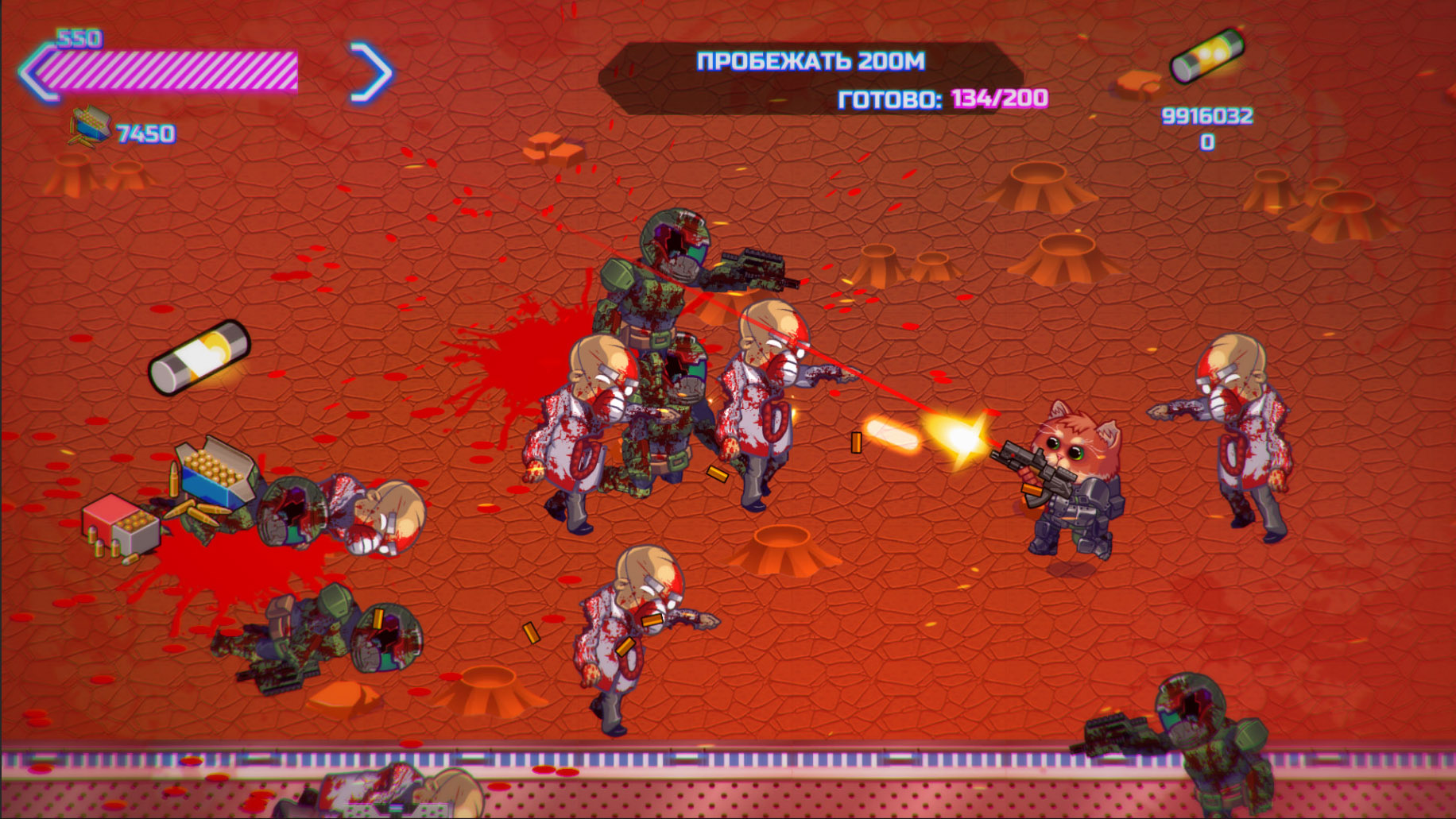This screenshot has width=1456, height=819.
Task: Select the glowing shell item icon
Action: pyautogui.click(x=1206, y=56)
